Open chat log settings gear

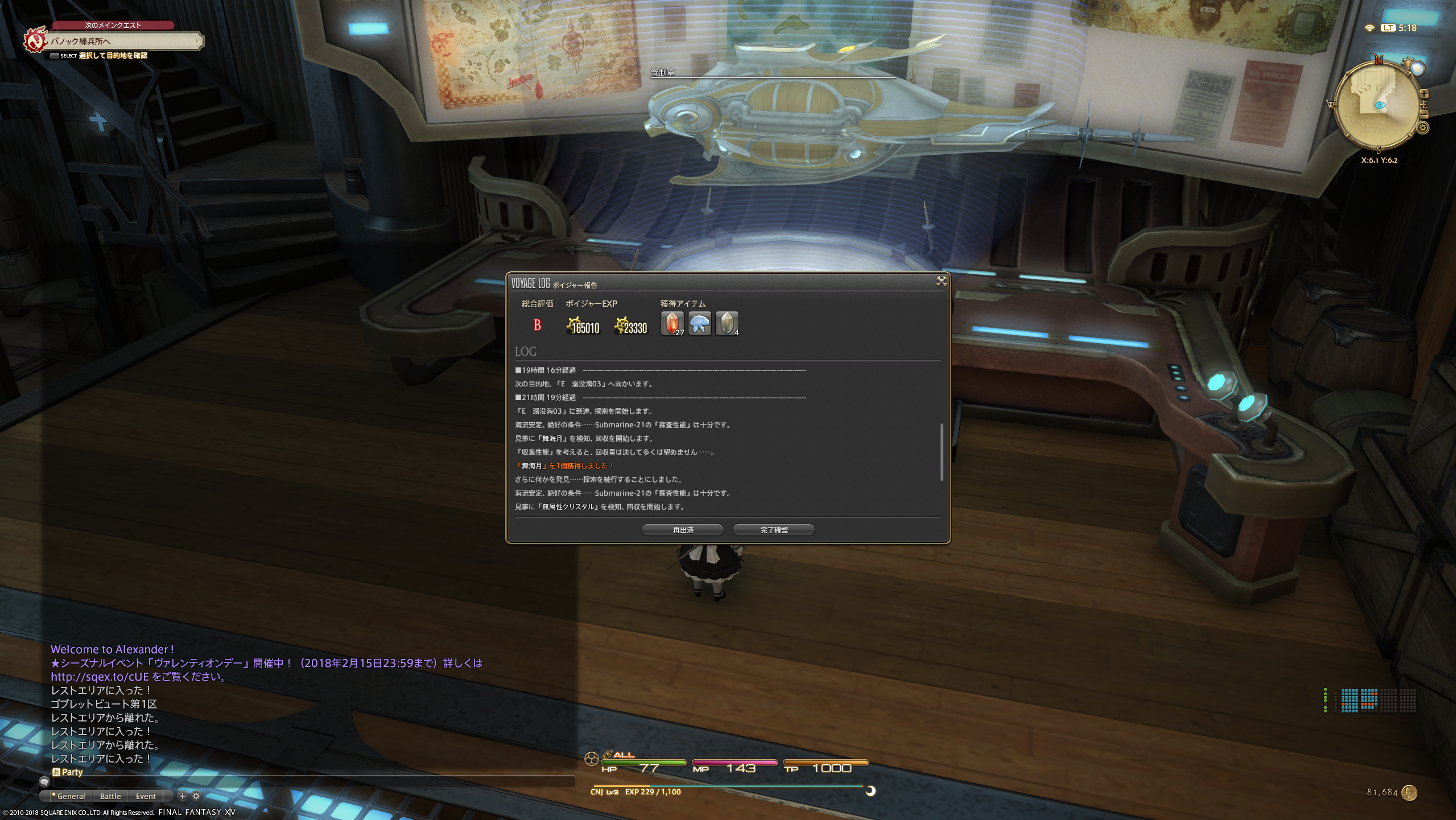click(x=196, y=796)
